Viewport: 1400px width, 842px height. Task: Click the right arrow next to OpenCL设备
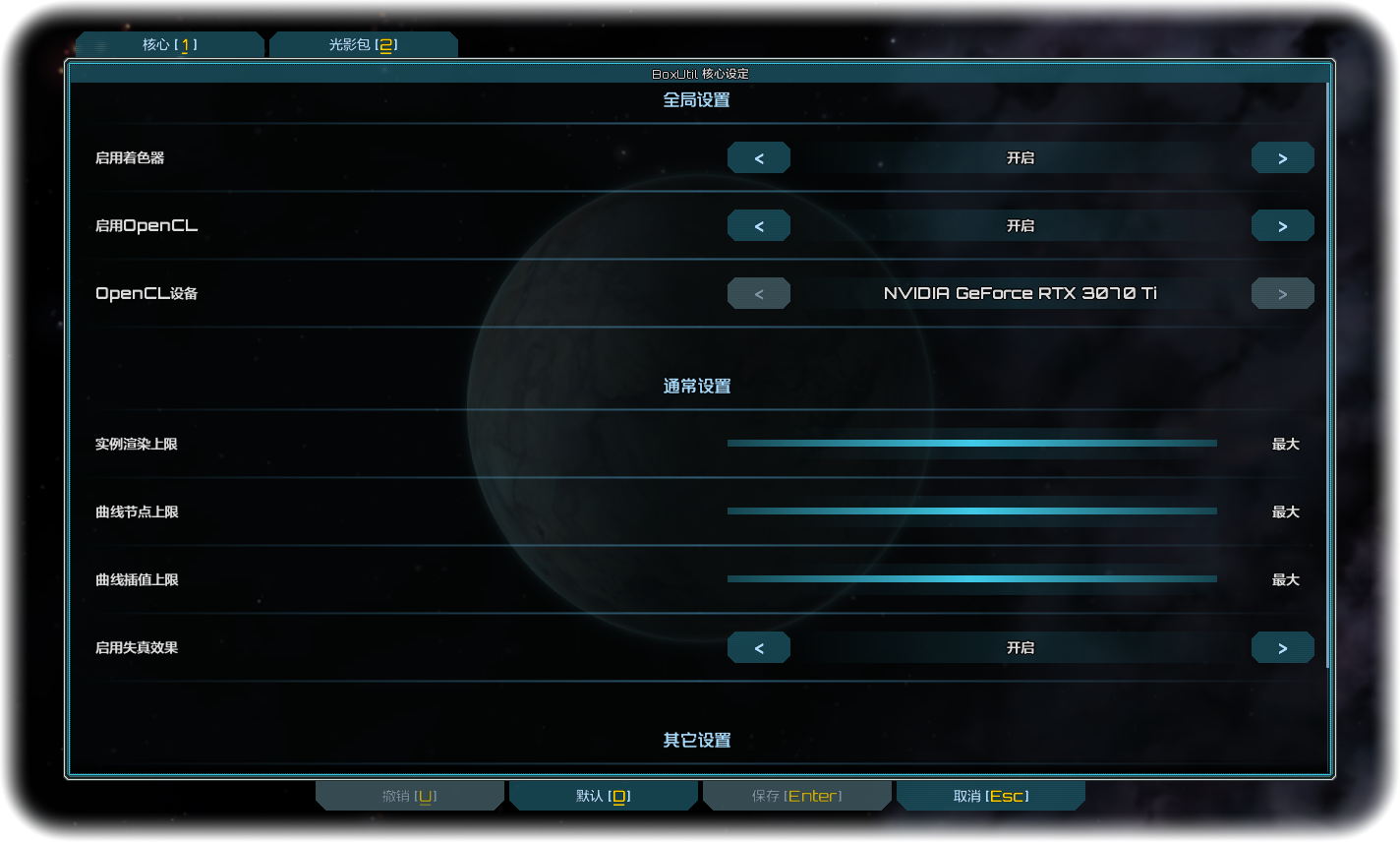coord(1282,292)
